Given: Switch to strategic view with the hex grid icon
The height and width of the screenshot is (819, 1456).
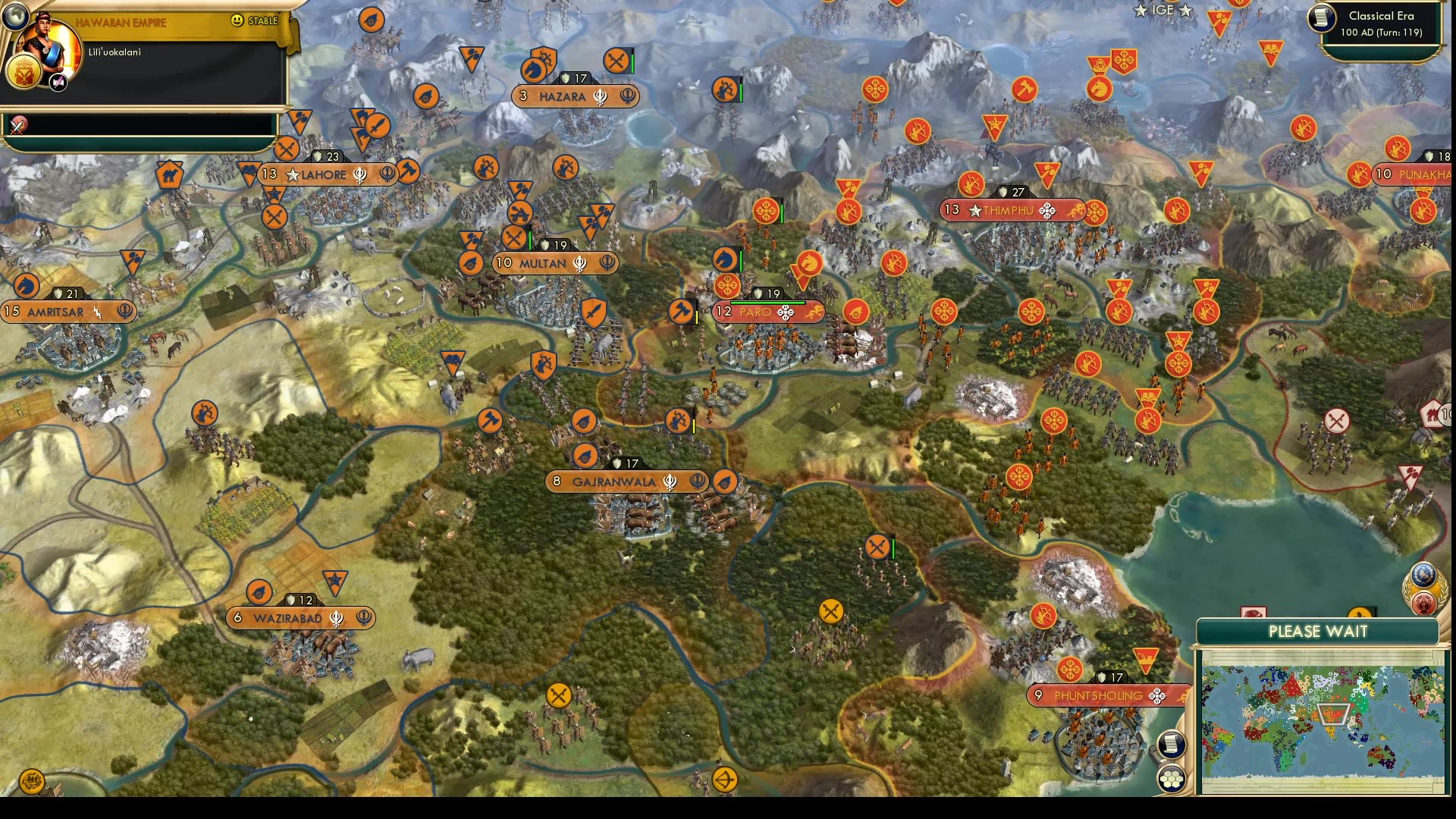Looking at the screenshot, I should pos(1172,777).
